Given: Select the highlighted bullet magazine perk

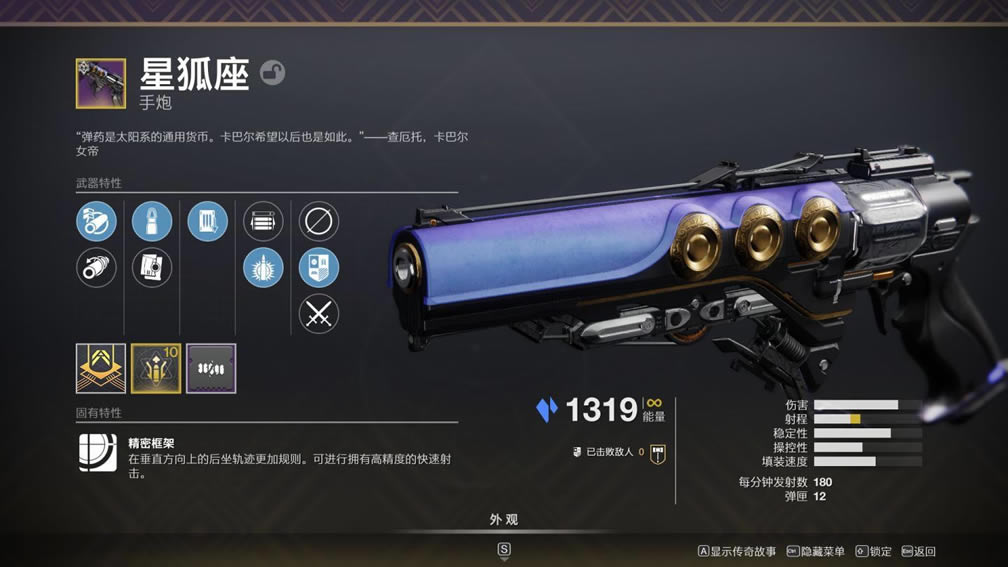Looking at the screenshot, I should pos(152,221).
